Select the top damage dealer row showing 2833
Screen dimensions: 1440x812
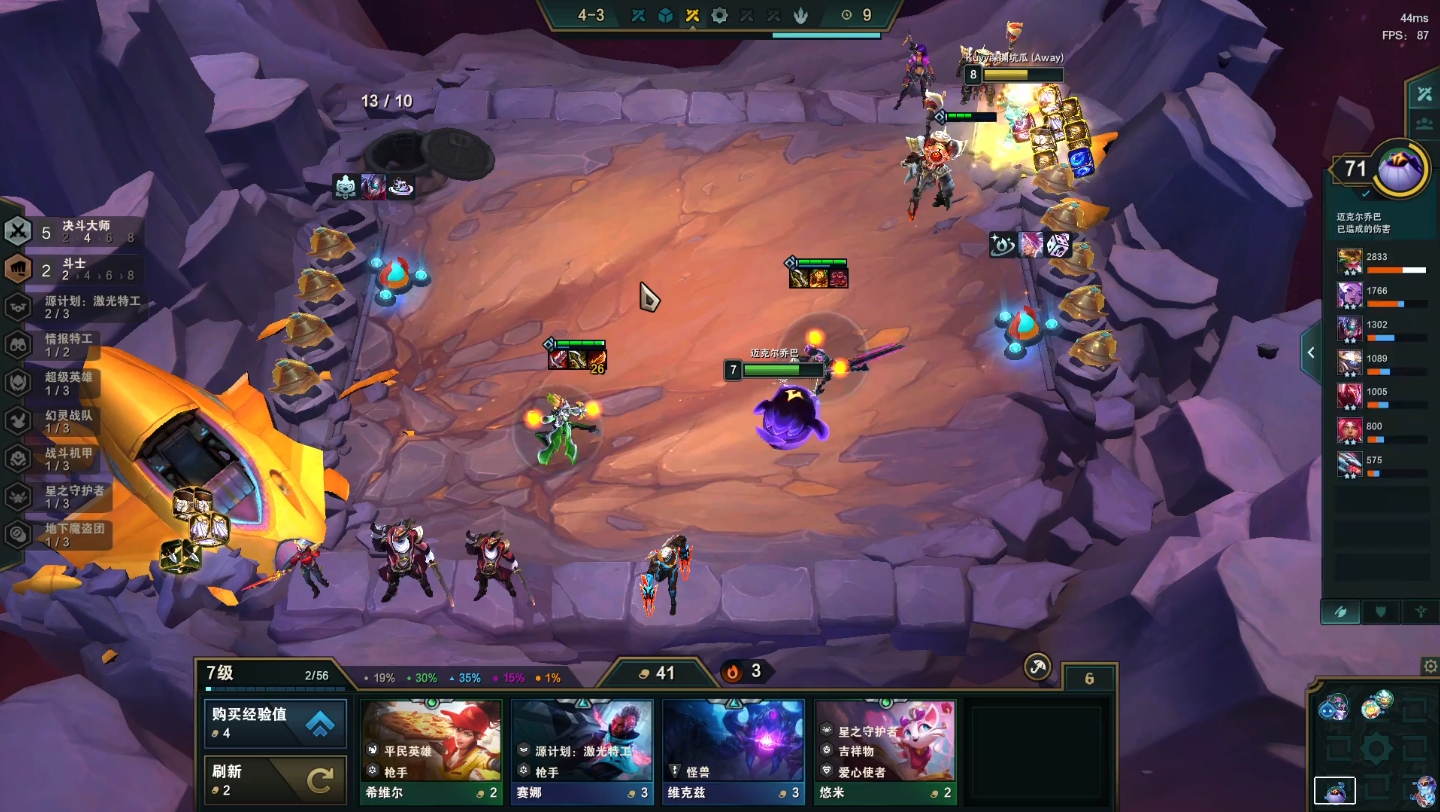pyautogui.click(x=1384, y=262)
